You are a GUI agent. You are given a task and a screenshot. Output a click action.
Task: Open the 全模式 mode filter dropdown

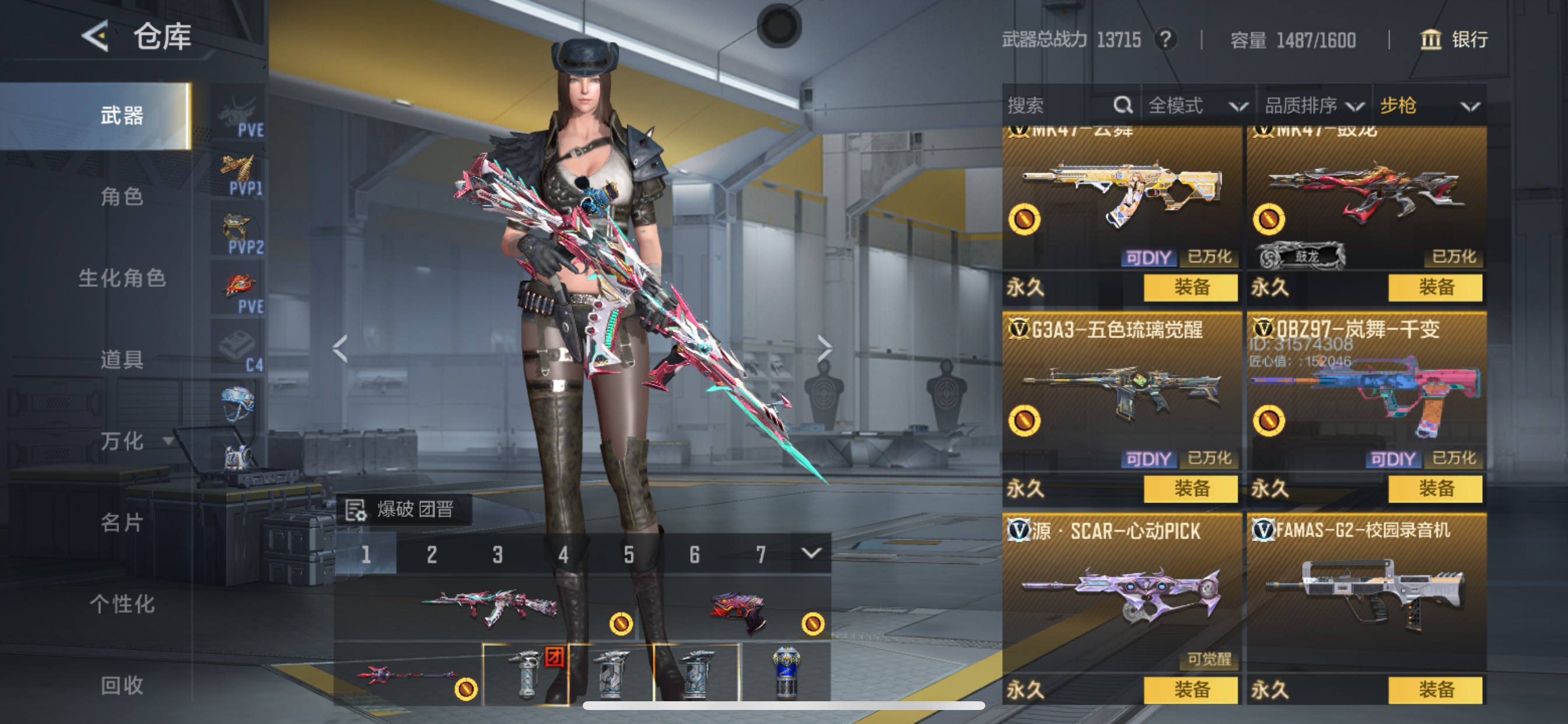1196,106
